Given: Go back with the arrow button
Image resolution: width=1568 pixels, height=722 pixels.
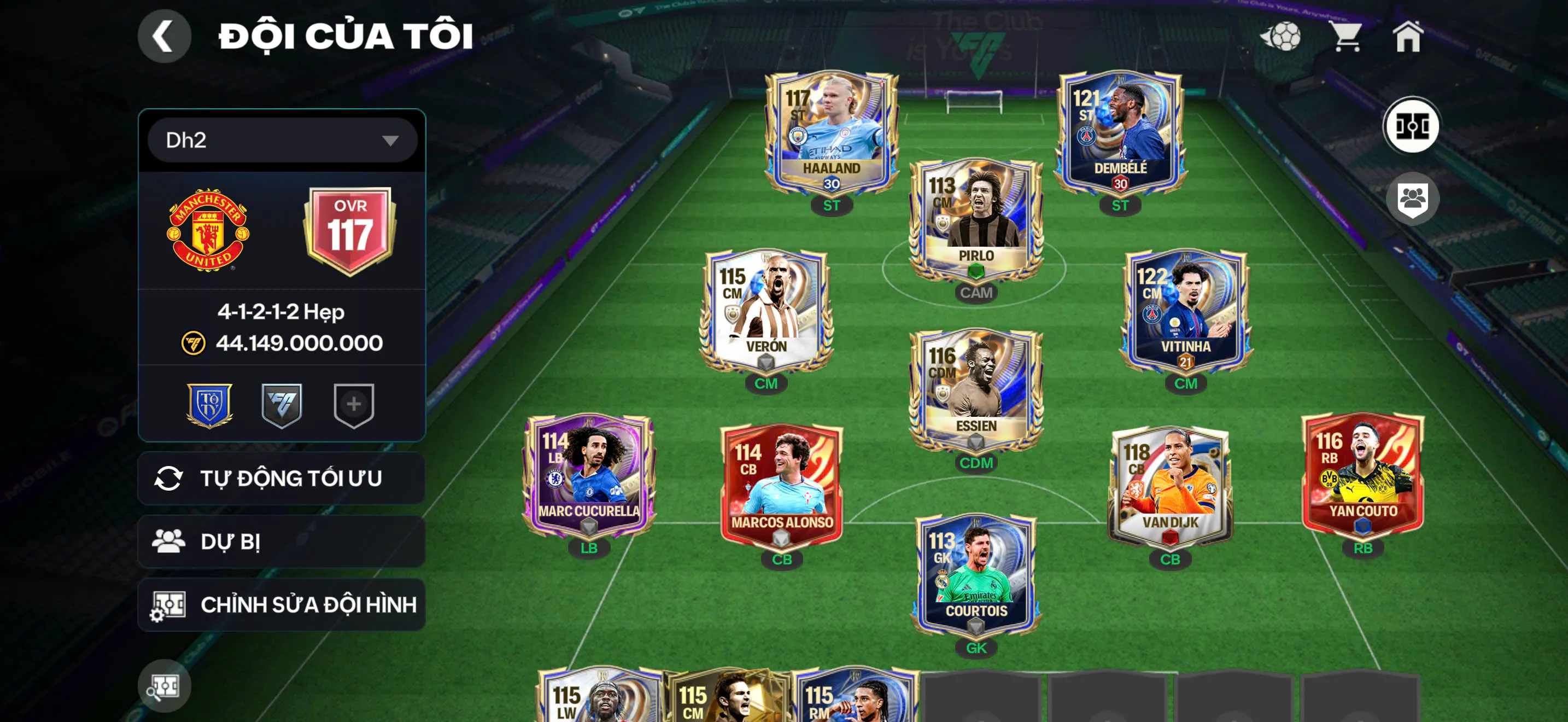Looking at the screenshot, I should pos(163,37).
